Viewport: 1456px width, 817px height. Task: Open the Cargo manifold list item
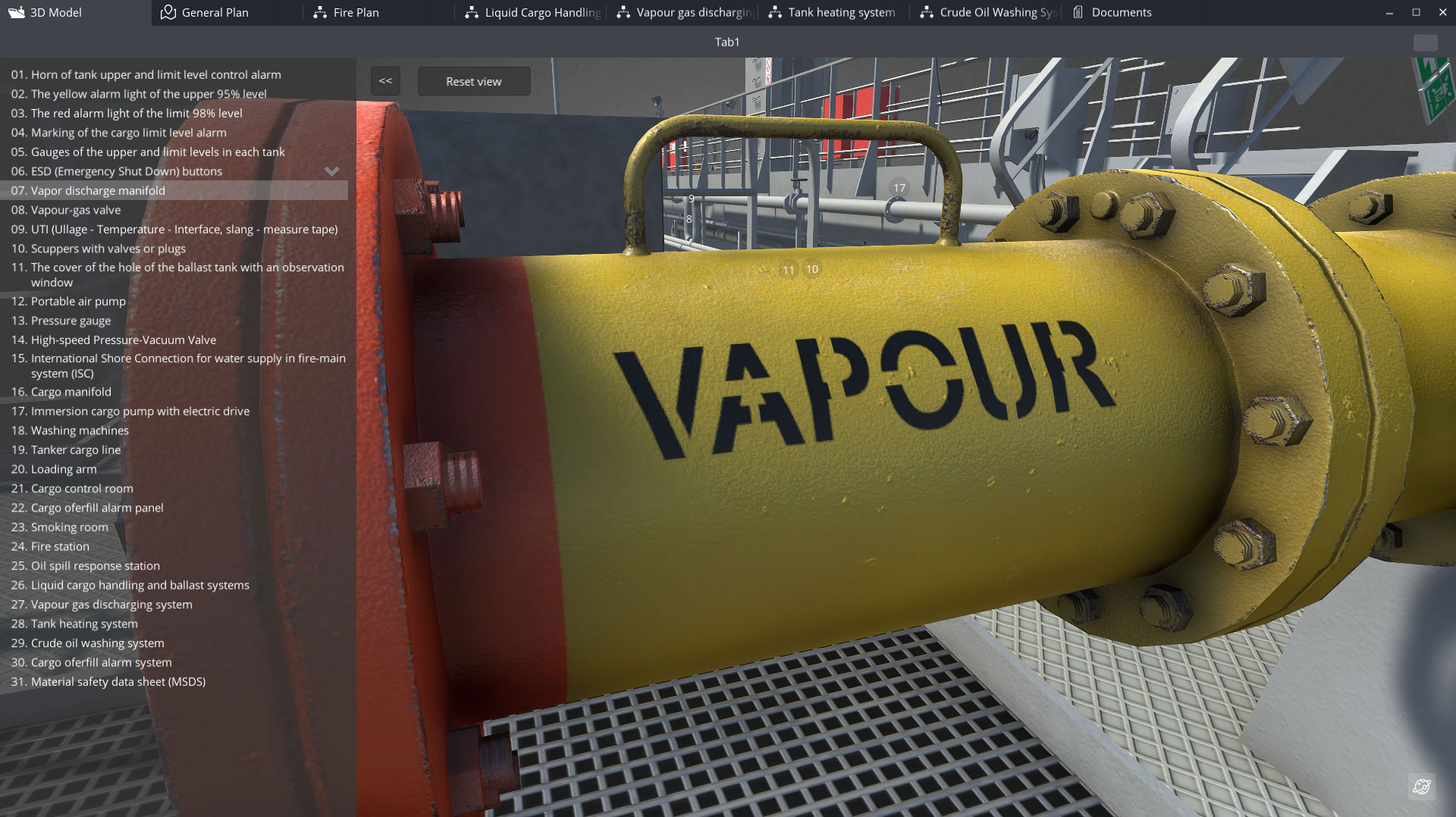tap(71, 392)
